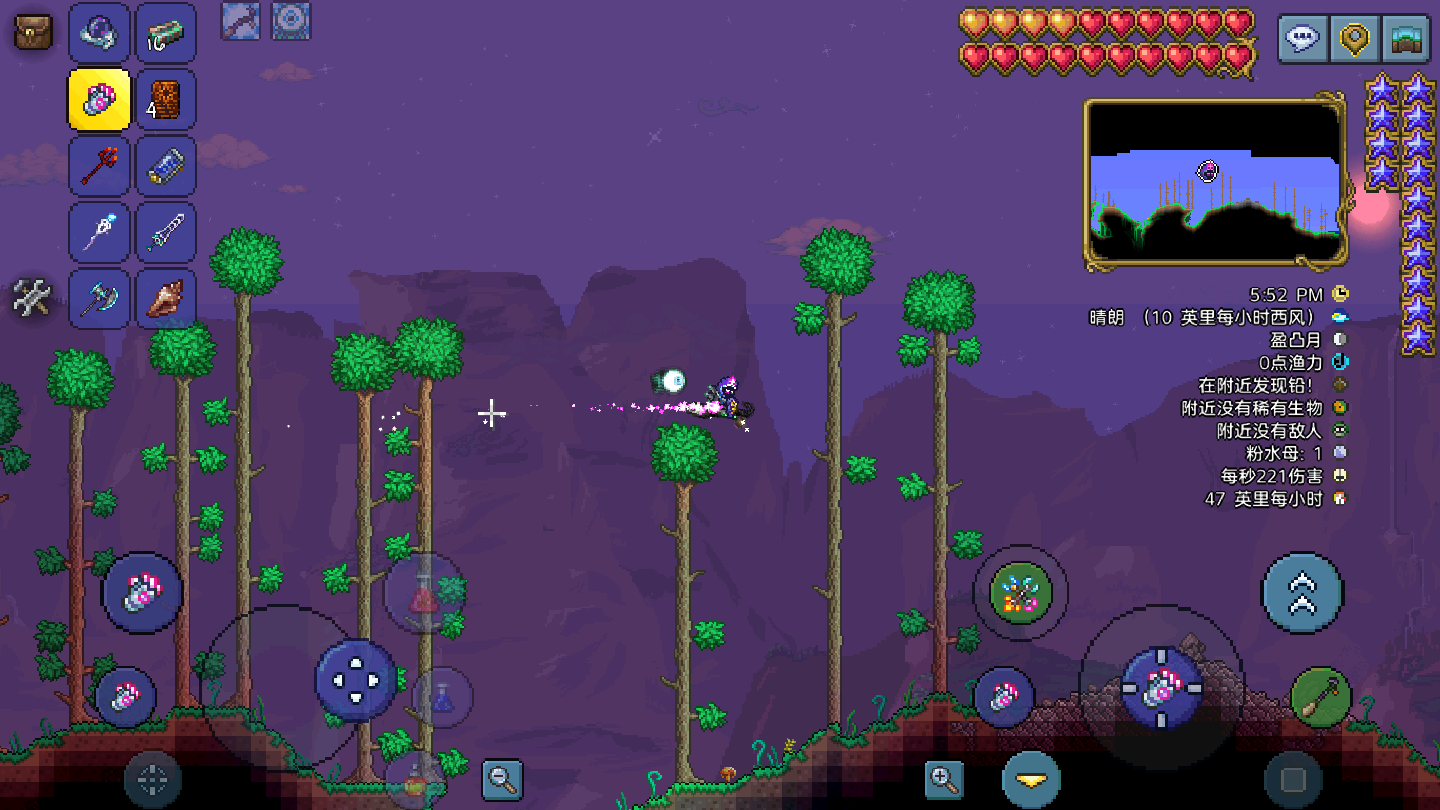Toggle the crosshair smart cursor button

152,779
